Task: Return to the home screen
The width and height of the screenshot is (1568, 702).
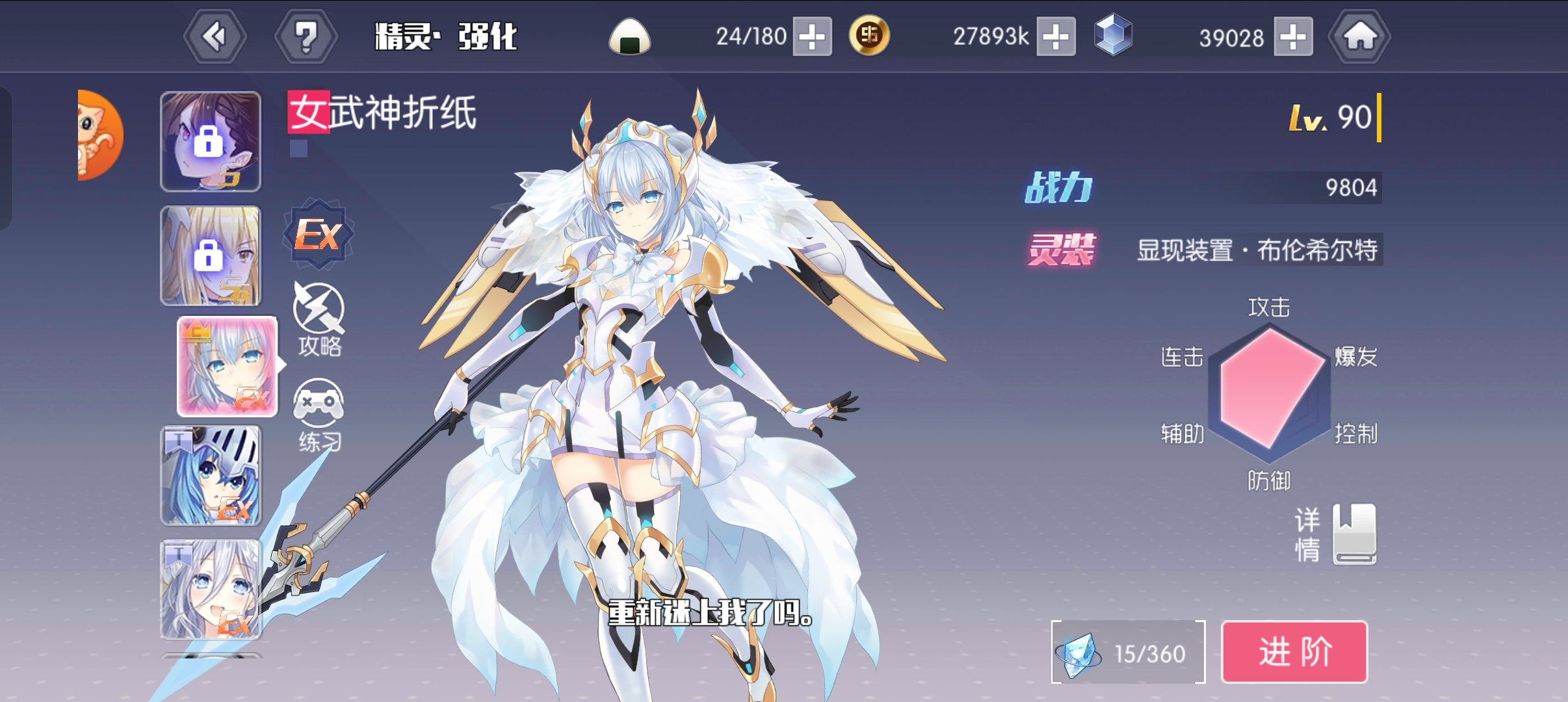Action: click(1359, 36)
